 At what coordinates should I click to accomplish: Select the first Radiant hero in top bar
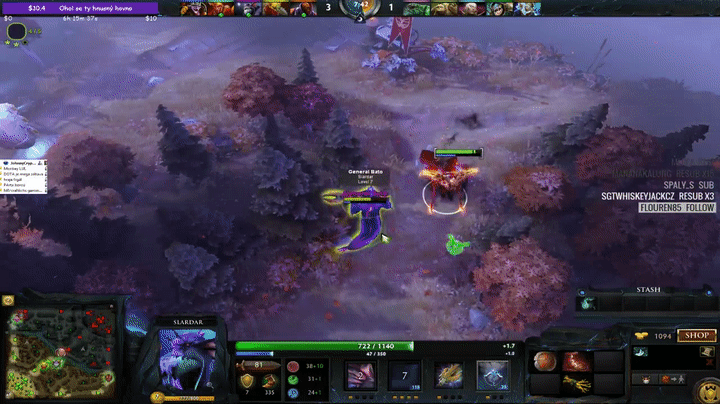point(191,9)
